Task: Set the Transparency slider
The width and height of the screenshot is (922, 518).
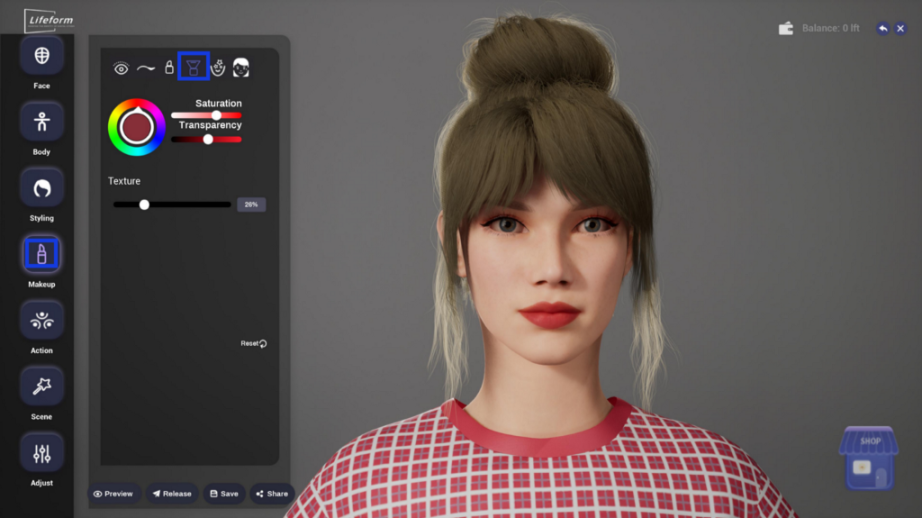Action: pyautogui.click(x=206, y=139)
